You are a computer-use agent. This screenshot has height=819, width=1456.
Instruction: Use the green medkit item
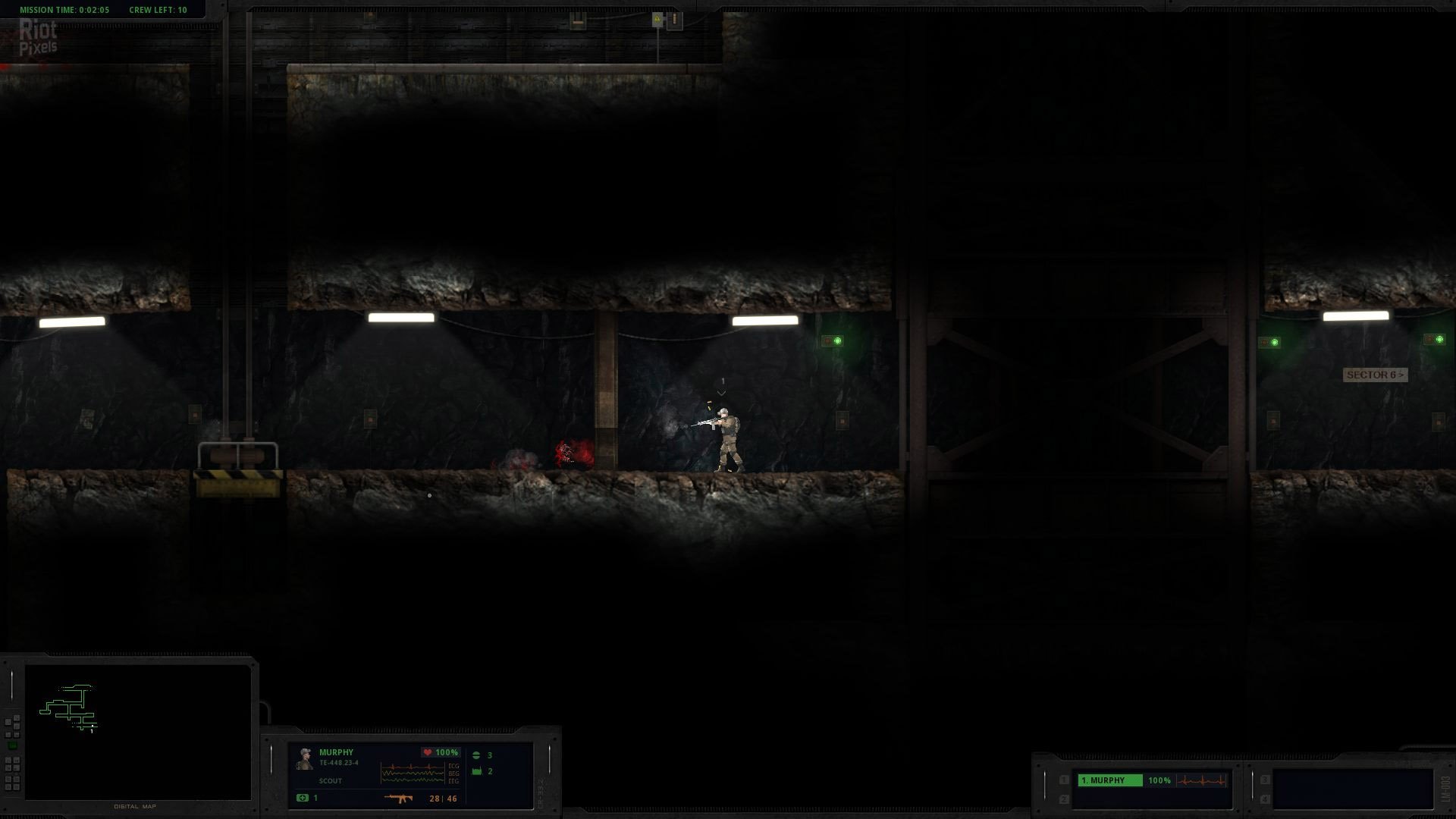[303, 798]
